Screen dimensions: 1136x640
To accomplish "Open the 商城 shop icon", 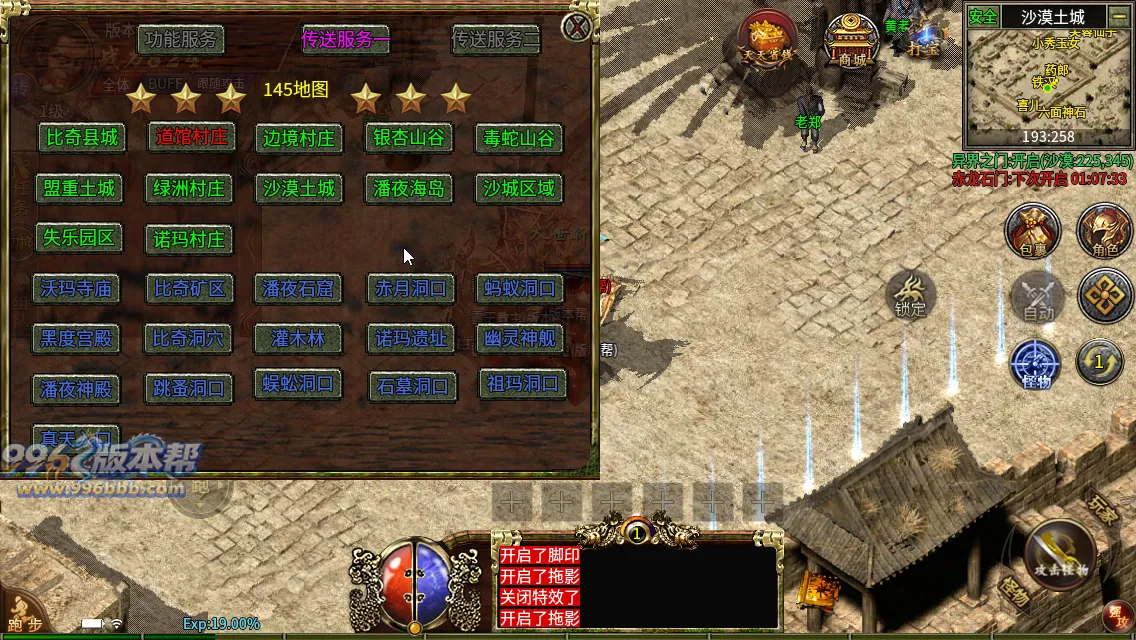I will click(852, 42).
